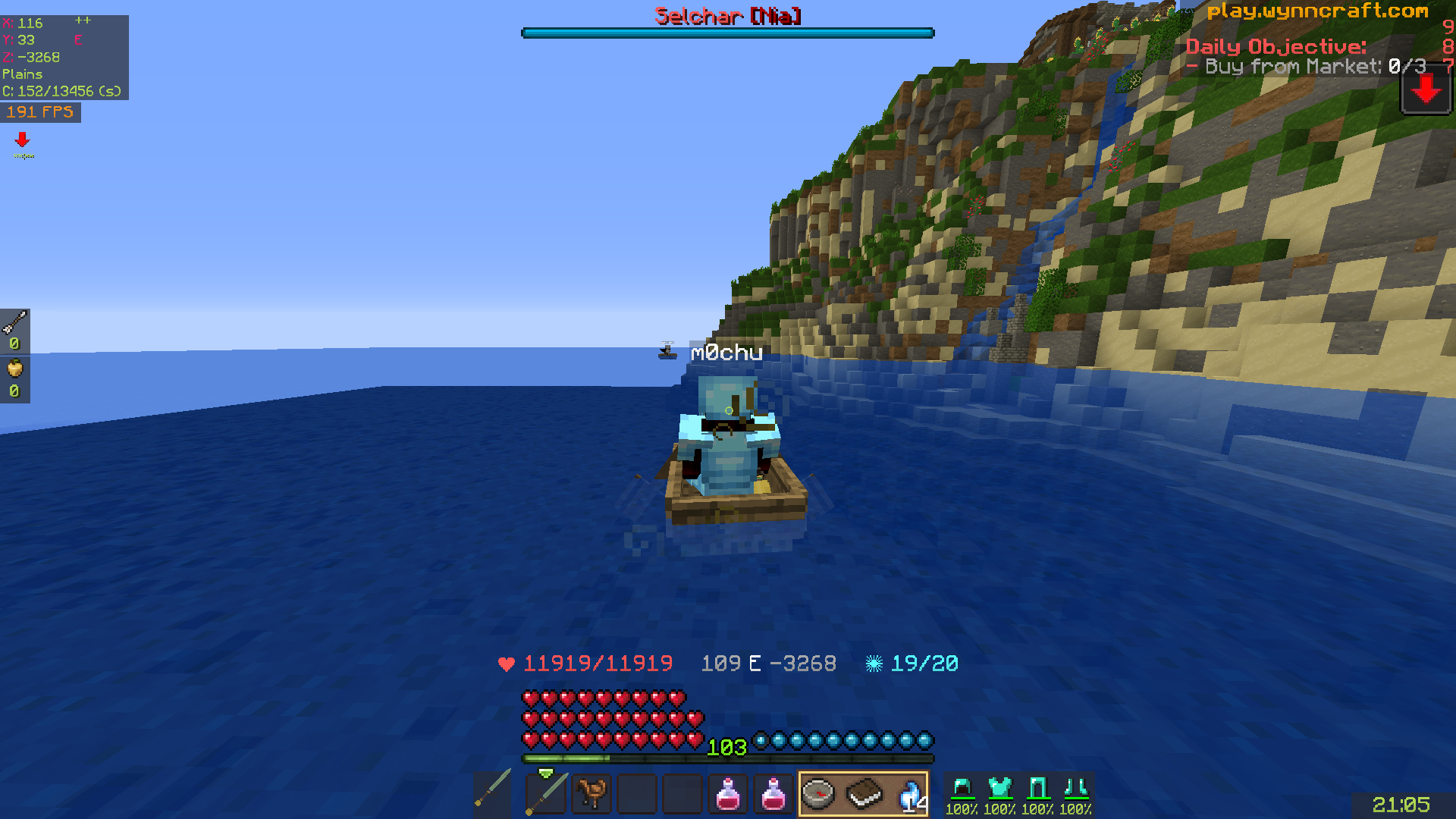Click the Daily Objective: Buy from Market text

coord(1276,47)
